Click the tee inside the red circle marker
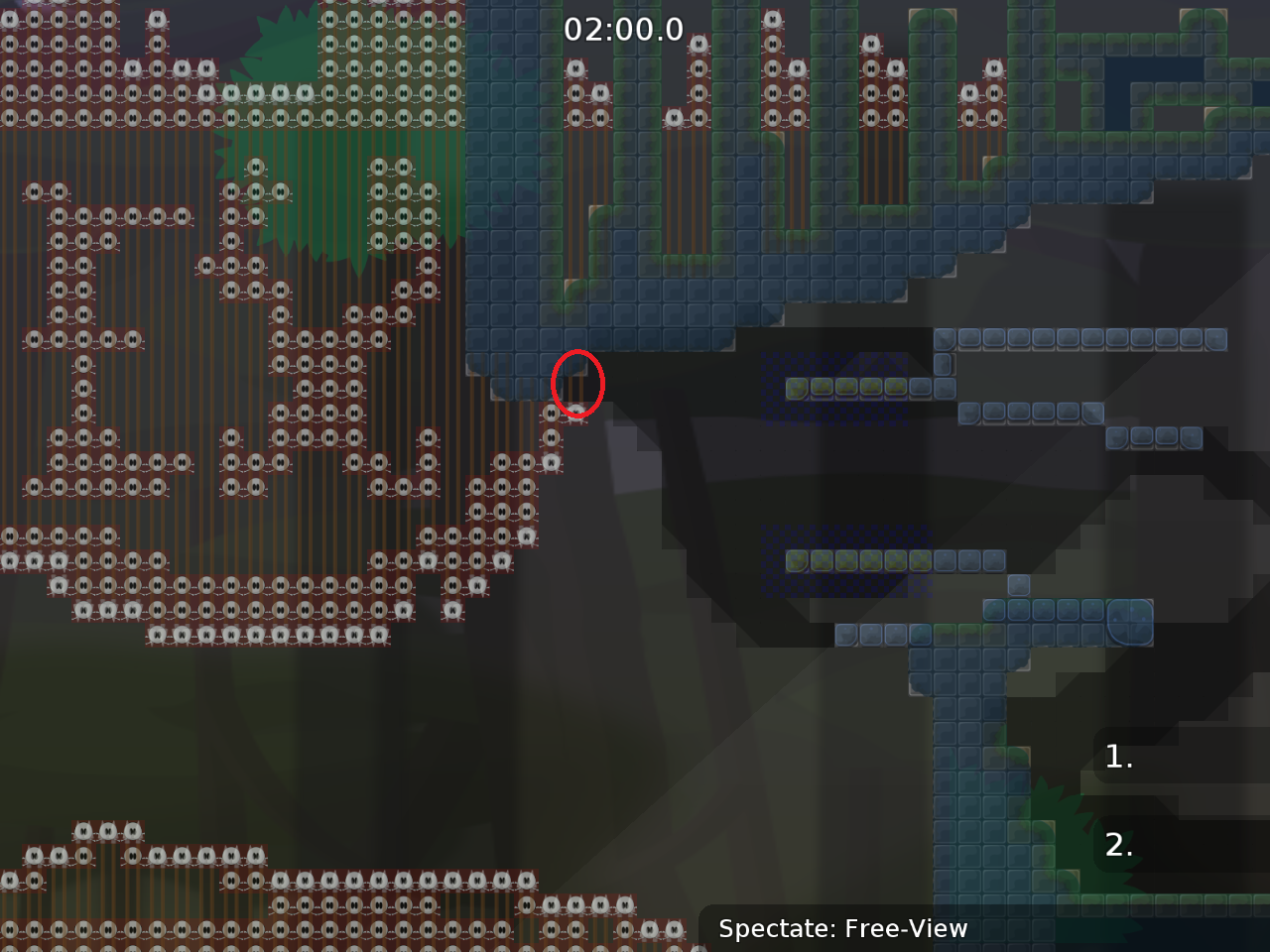This screenshot has height=952, width=1270. coord(577,384)
